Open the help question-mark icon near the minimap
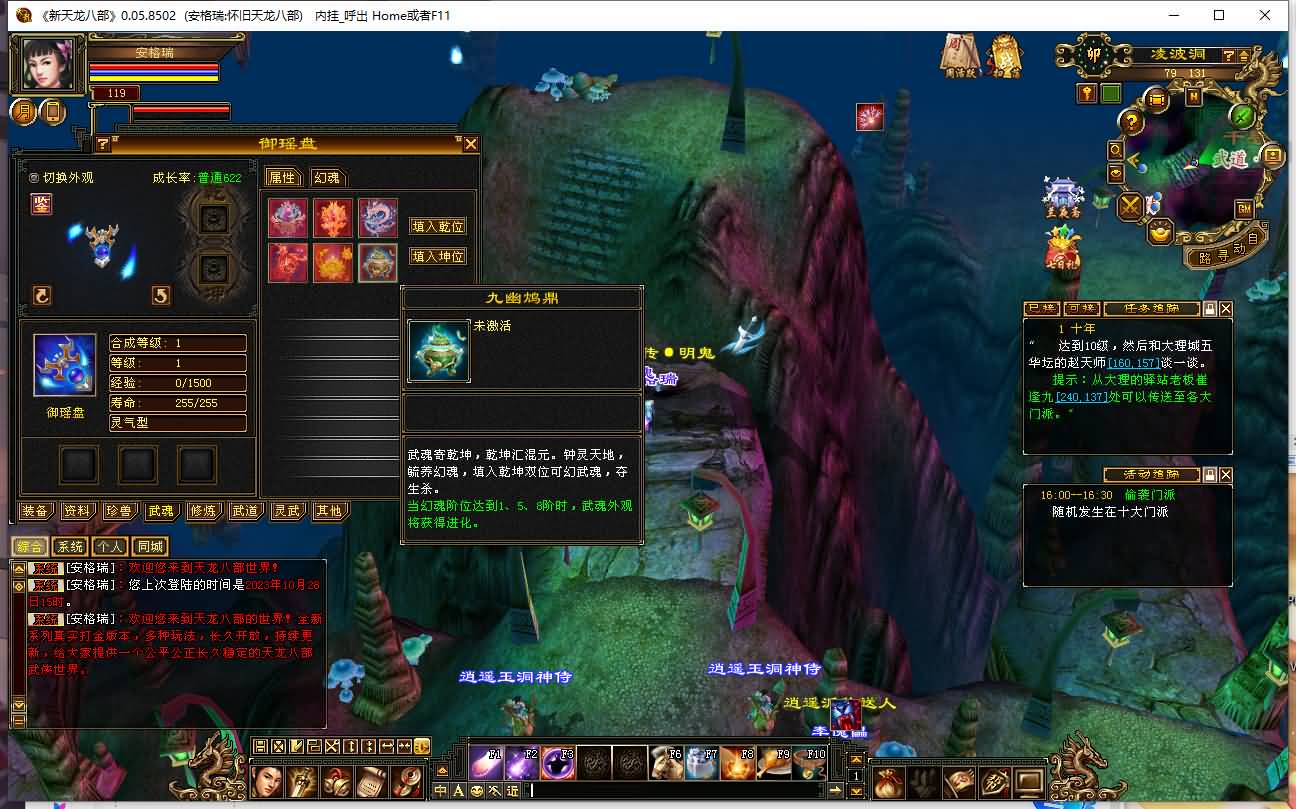This screenshot has height=809, width=1296. pyautogui.click(x=1131, y=122)
